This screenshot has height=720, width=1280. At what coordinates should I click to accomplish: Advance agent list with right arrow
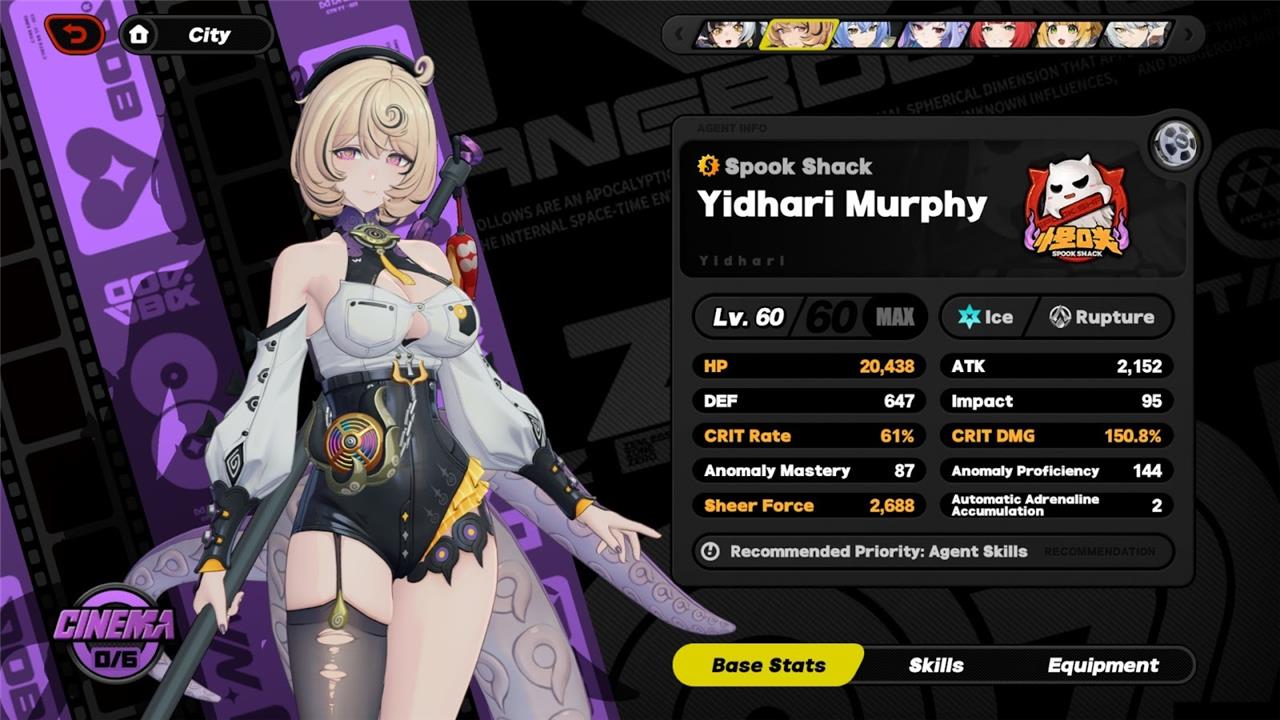point(1188,35)
